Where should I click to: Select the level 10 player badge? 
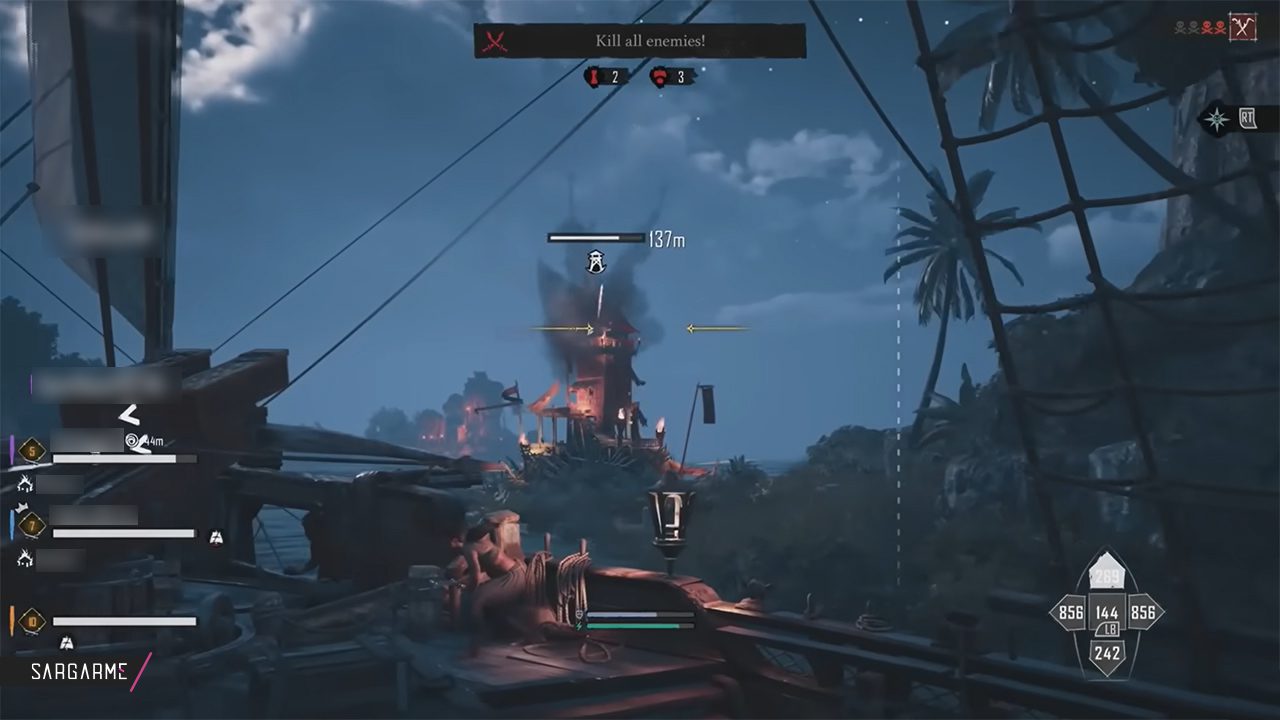click(x=33, y=621)
